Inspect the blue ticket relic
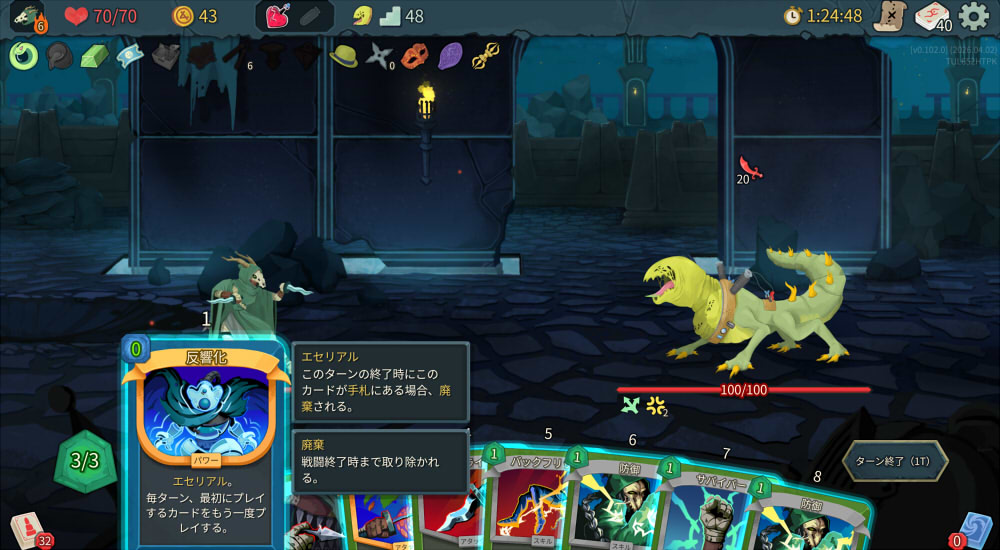The image size is (1000, 550). 130,55
